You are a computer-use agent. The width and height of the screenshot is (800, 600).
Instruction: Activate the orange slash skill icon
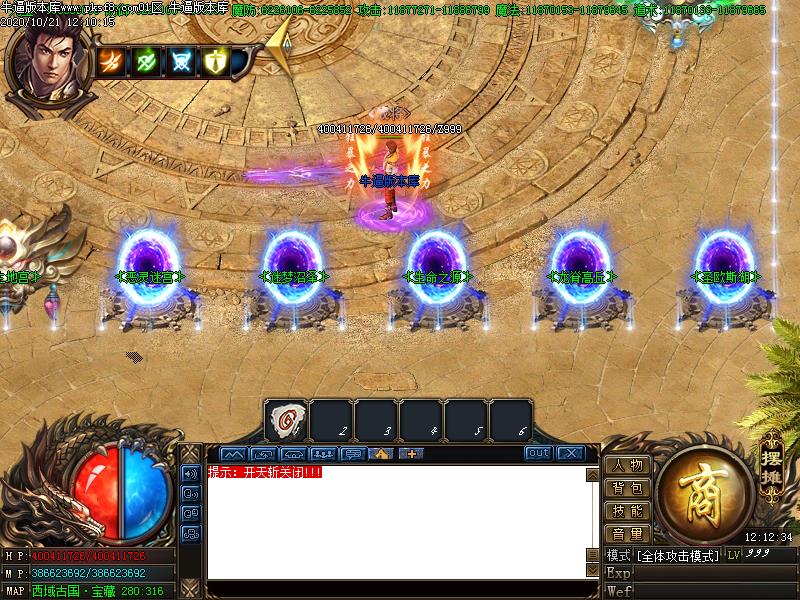(111, 61)
